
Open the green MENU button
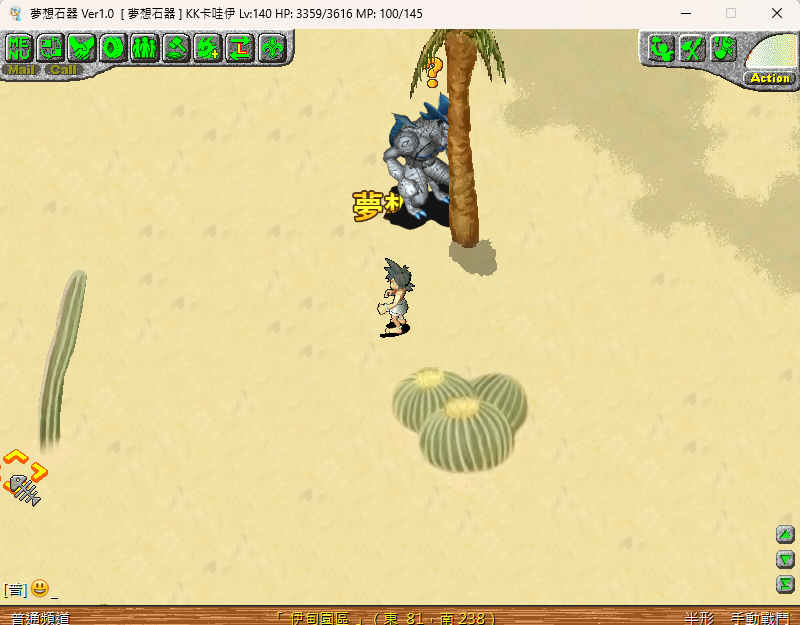point(19,47)
